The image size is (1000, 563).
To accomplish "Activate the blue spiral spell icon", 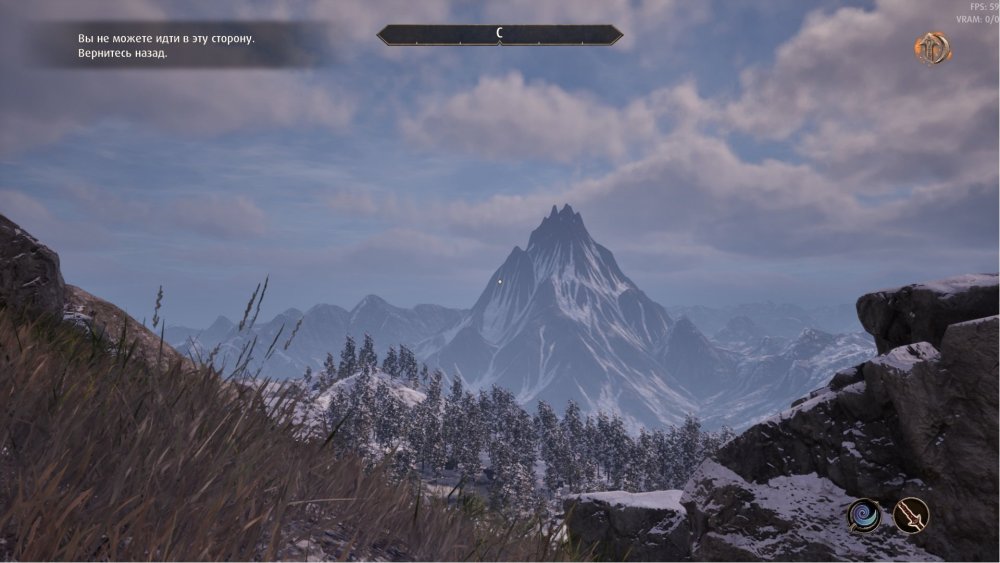I will 864,516.
